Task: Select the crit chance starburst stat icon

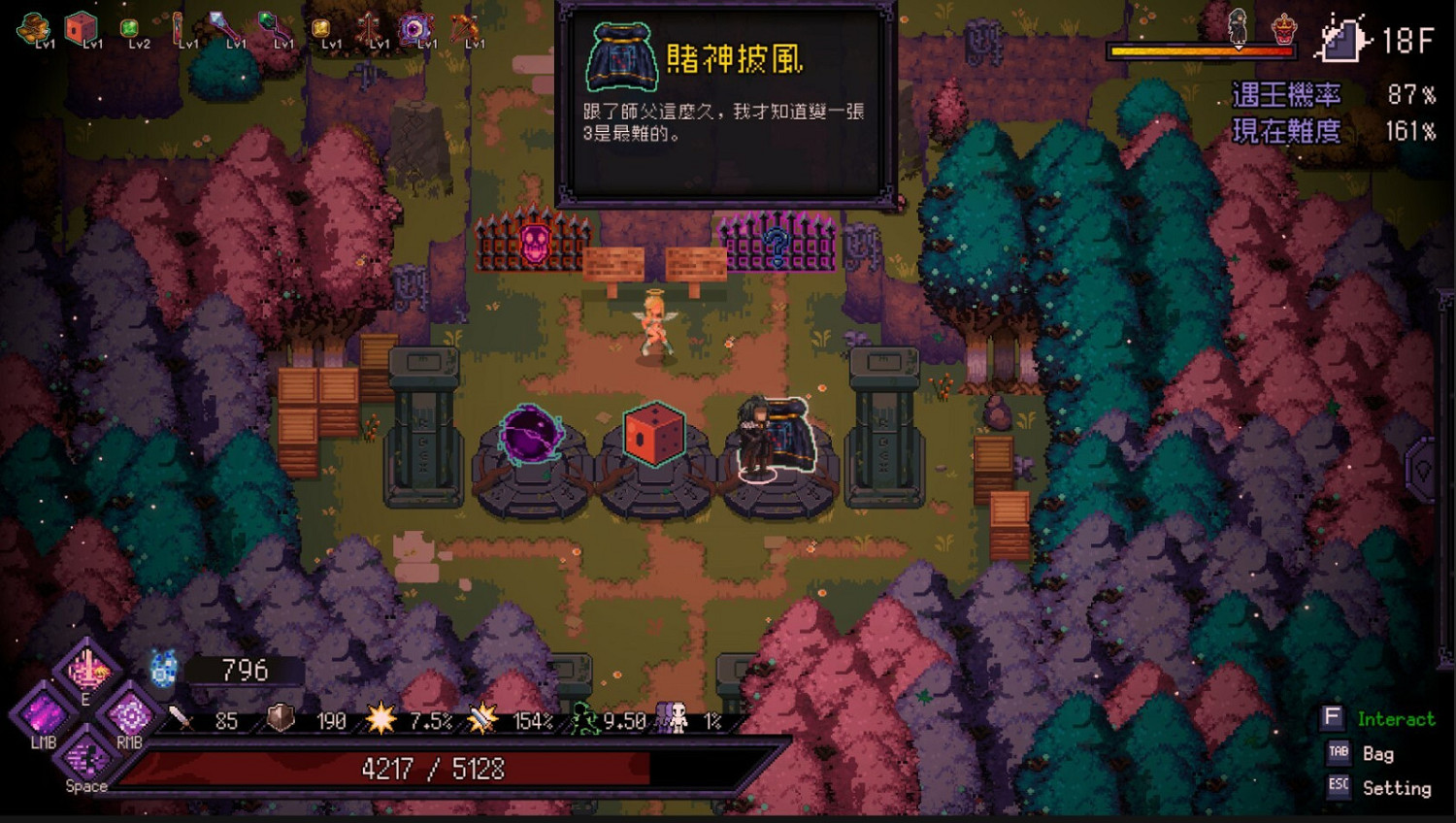Action: (381, 720)
